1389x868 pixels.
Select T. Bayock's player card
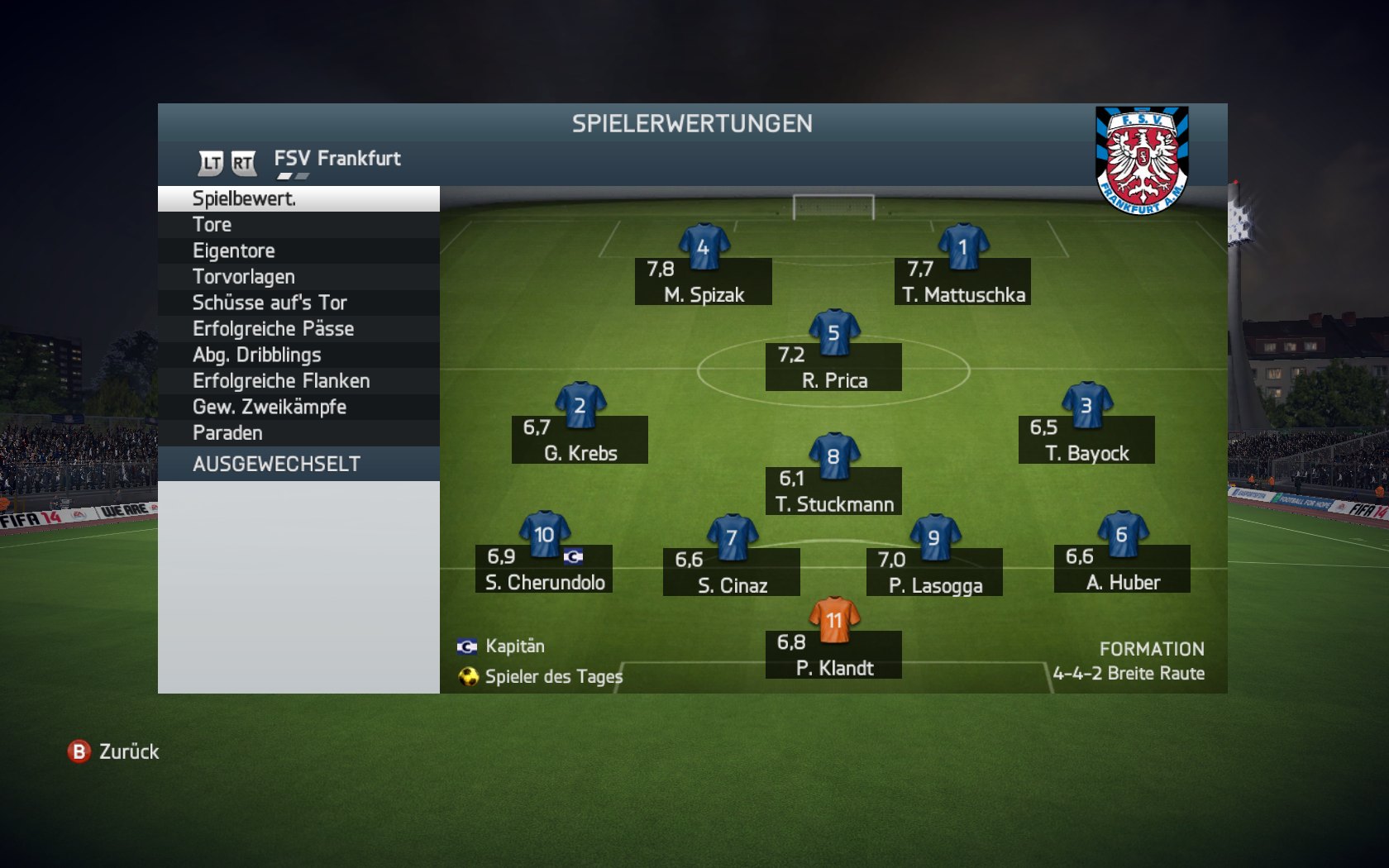[x=1086, y=440]
